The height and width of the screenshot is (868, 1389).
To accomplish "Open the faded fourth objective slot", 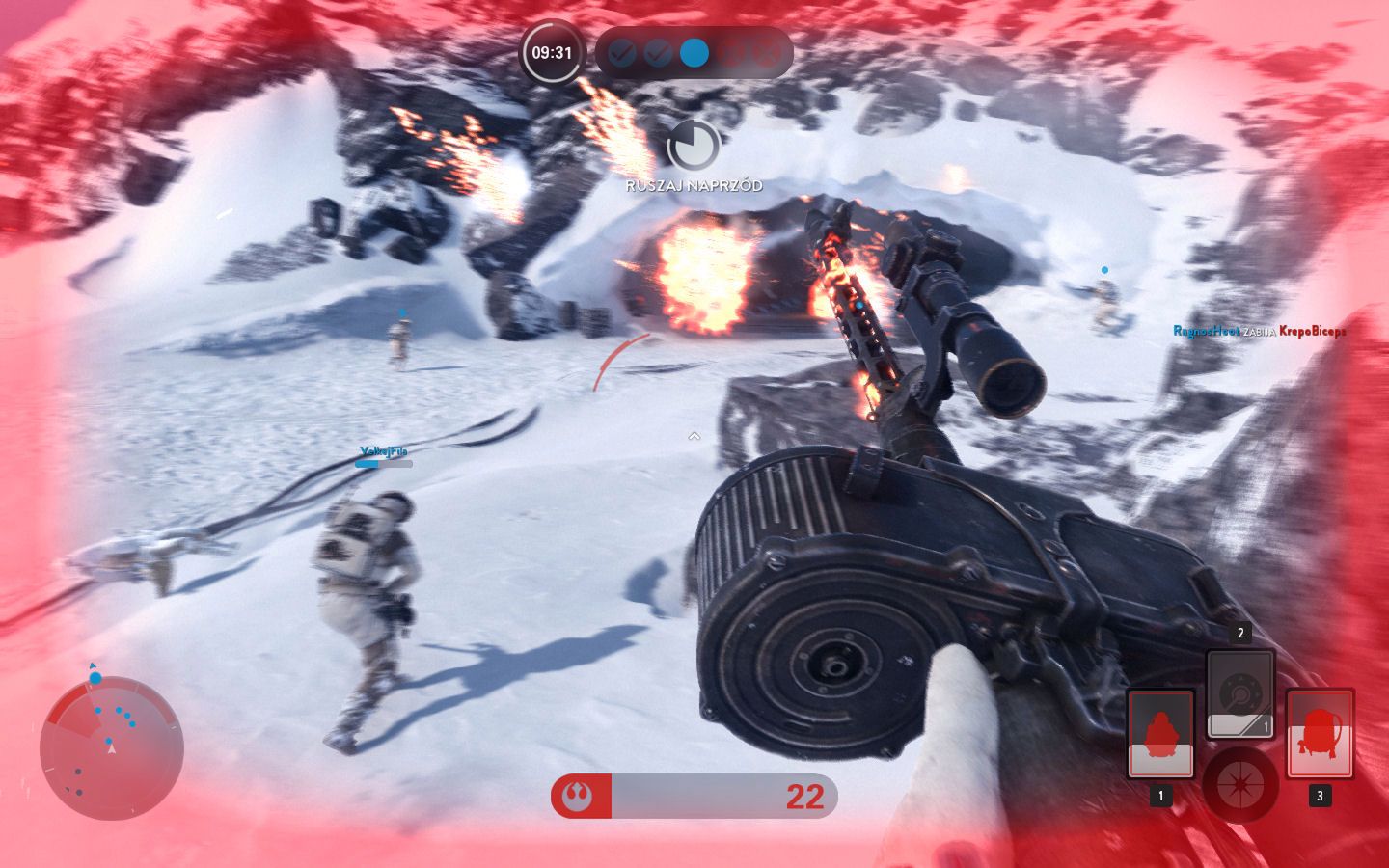I will (x=730, y=53).
